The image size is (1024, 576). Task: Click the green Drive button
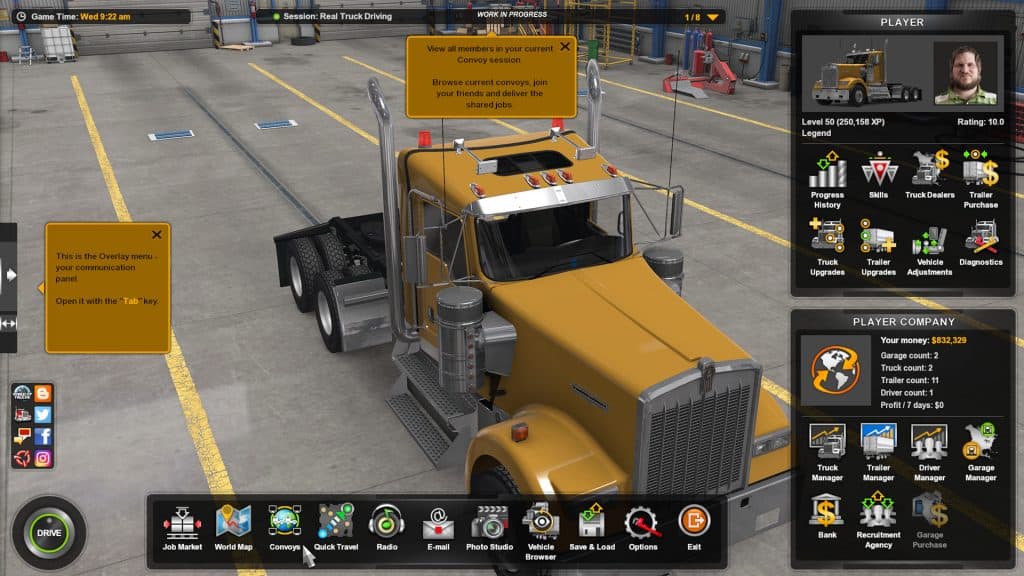click(x=49, y=532)
